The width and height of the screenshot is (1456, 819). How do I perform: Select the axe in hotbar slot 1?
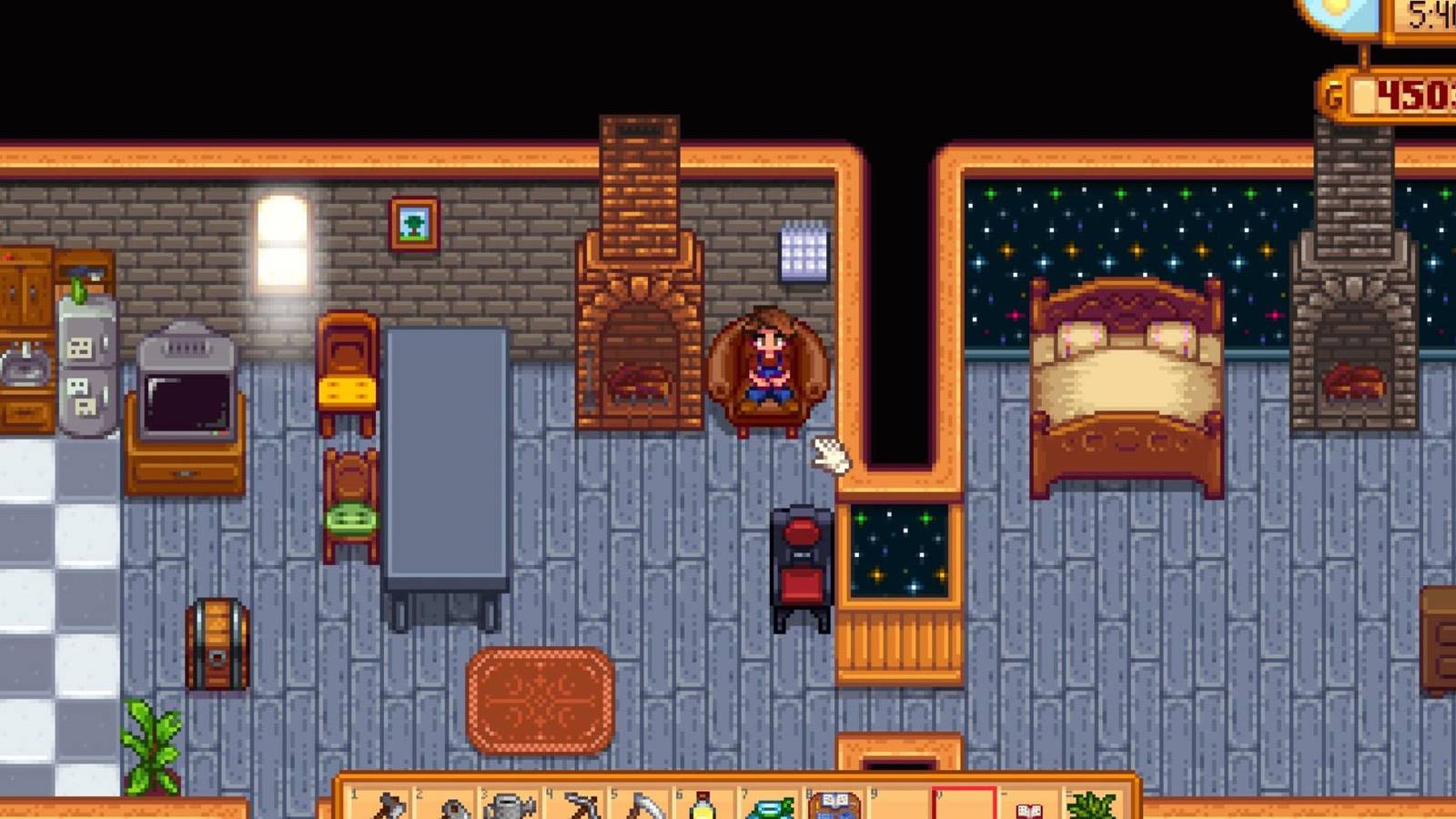tap(384, 803)
